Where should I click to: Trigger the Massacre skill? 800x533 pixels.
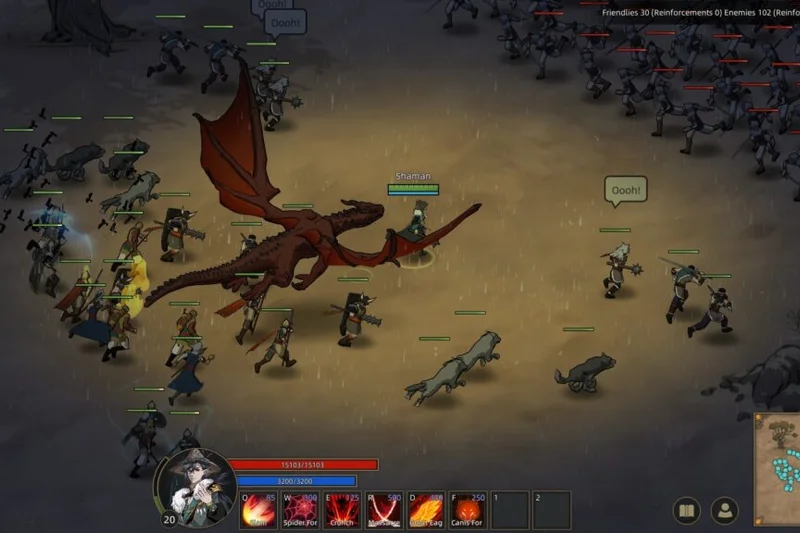pyautogui.click(x=384, y=509)
